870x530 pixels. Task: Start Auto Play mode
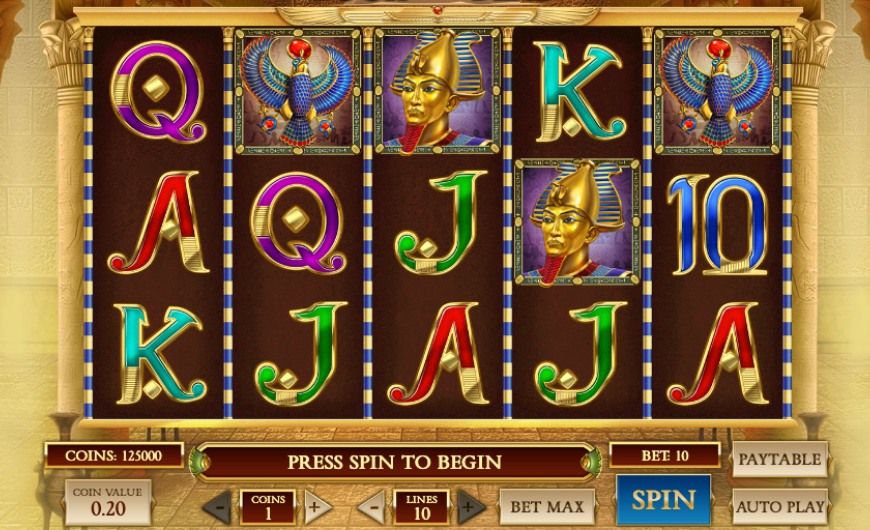(780, 506)
